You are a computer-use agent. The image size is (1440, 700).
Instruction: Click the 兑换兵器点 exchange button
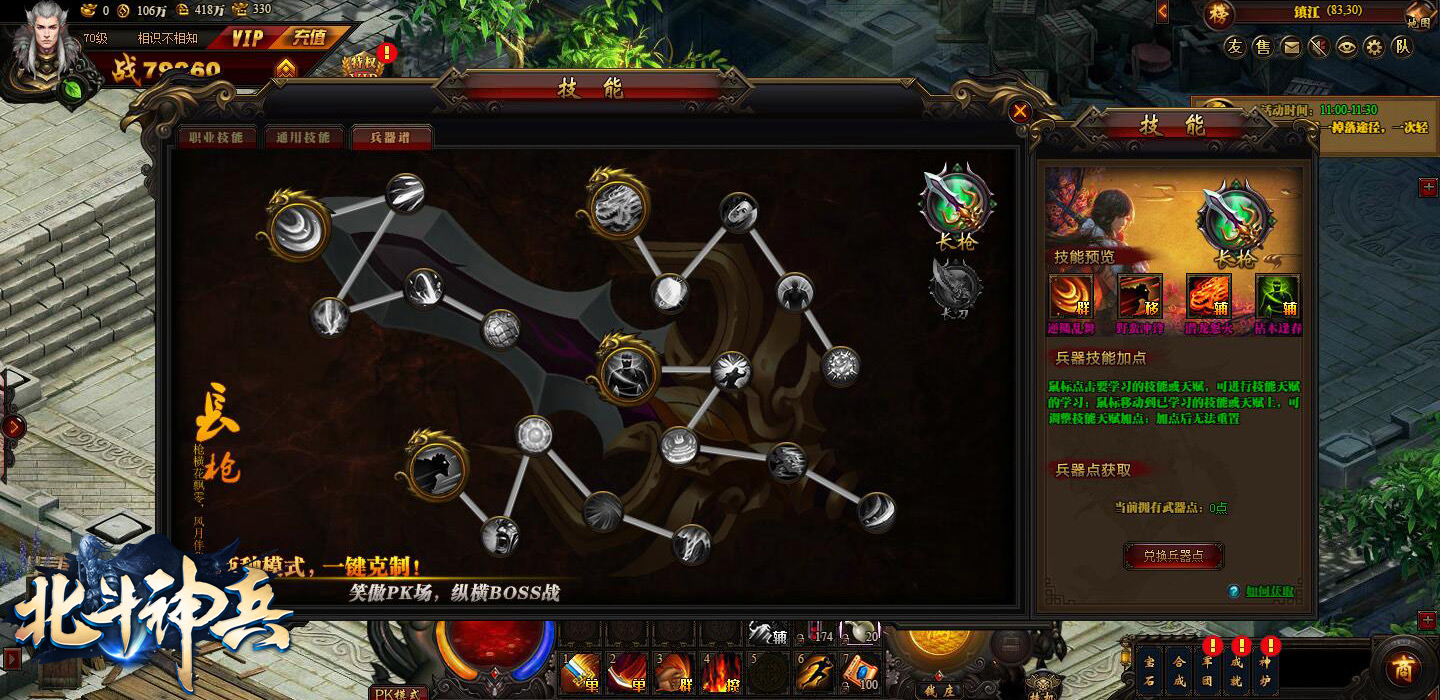coord(1173,555)
